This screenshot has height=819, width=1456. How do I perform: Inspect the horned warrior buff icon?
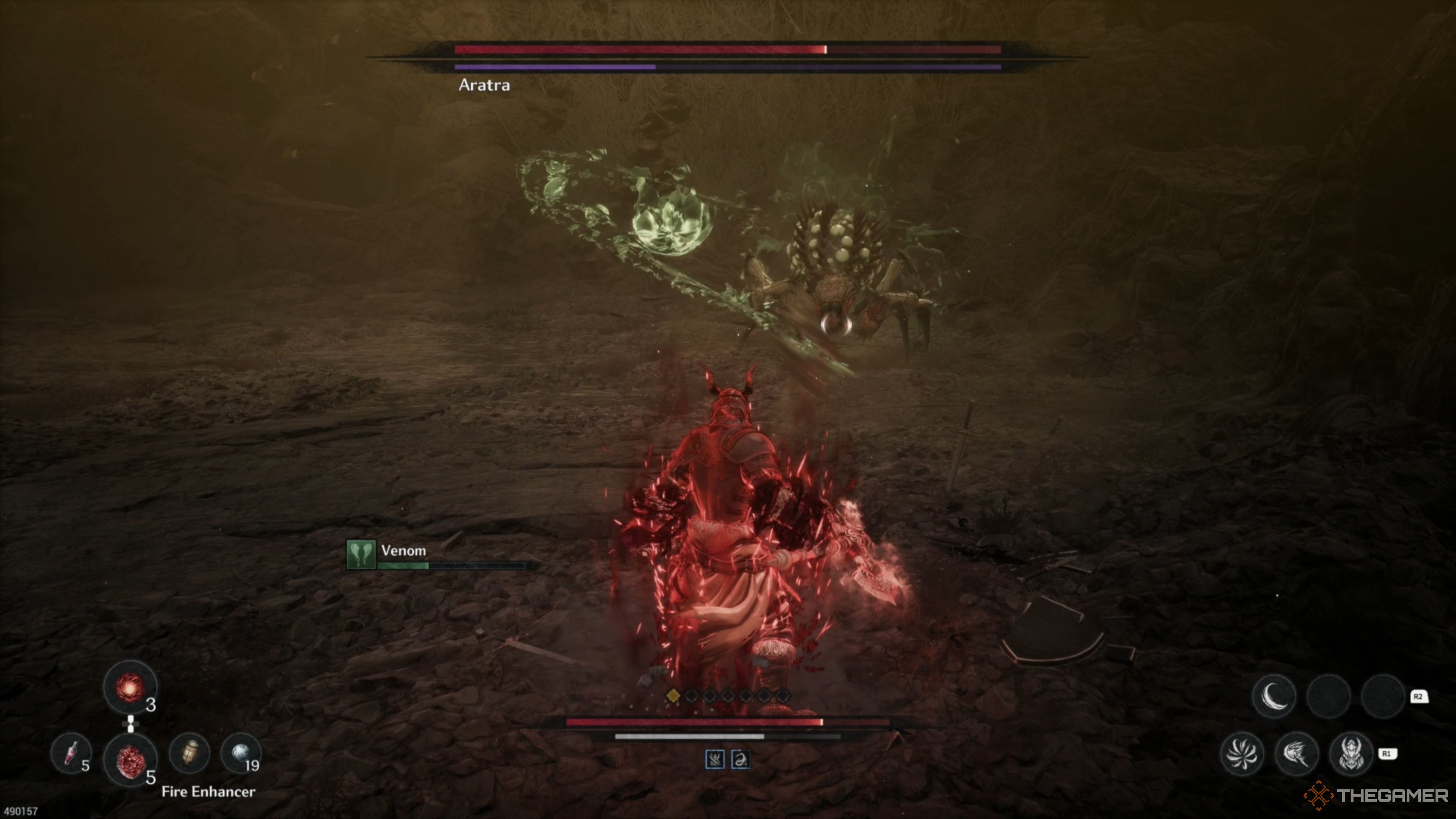[715, 759]
